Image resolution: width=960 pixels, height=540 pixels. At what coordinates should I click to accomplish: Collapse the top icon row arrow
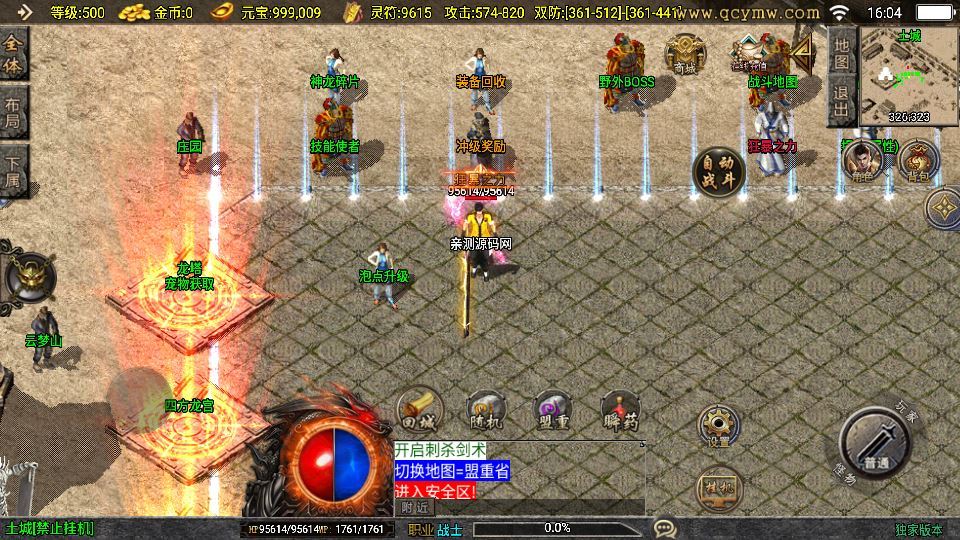click(804, 51)
